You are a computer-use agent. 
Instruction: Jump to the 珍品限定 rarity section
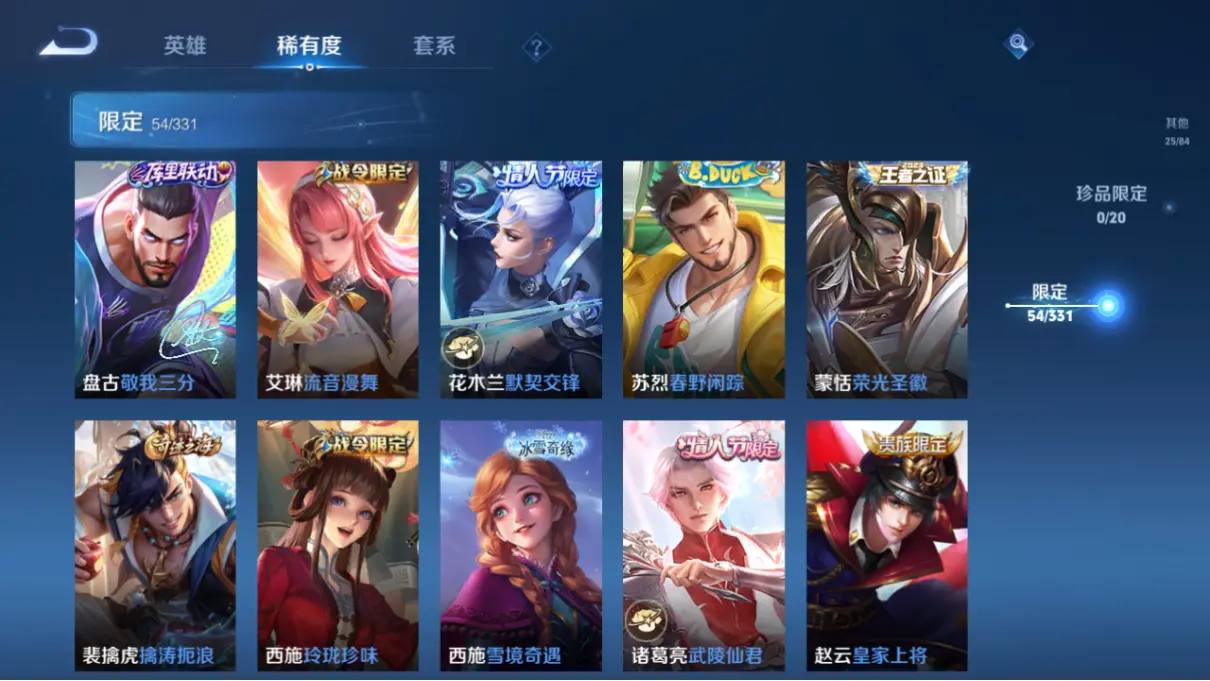tap(1111, 203)
